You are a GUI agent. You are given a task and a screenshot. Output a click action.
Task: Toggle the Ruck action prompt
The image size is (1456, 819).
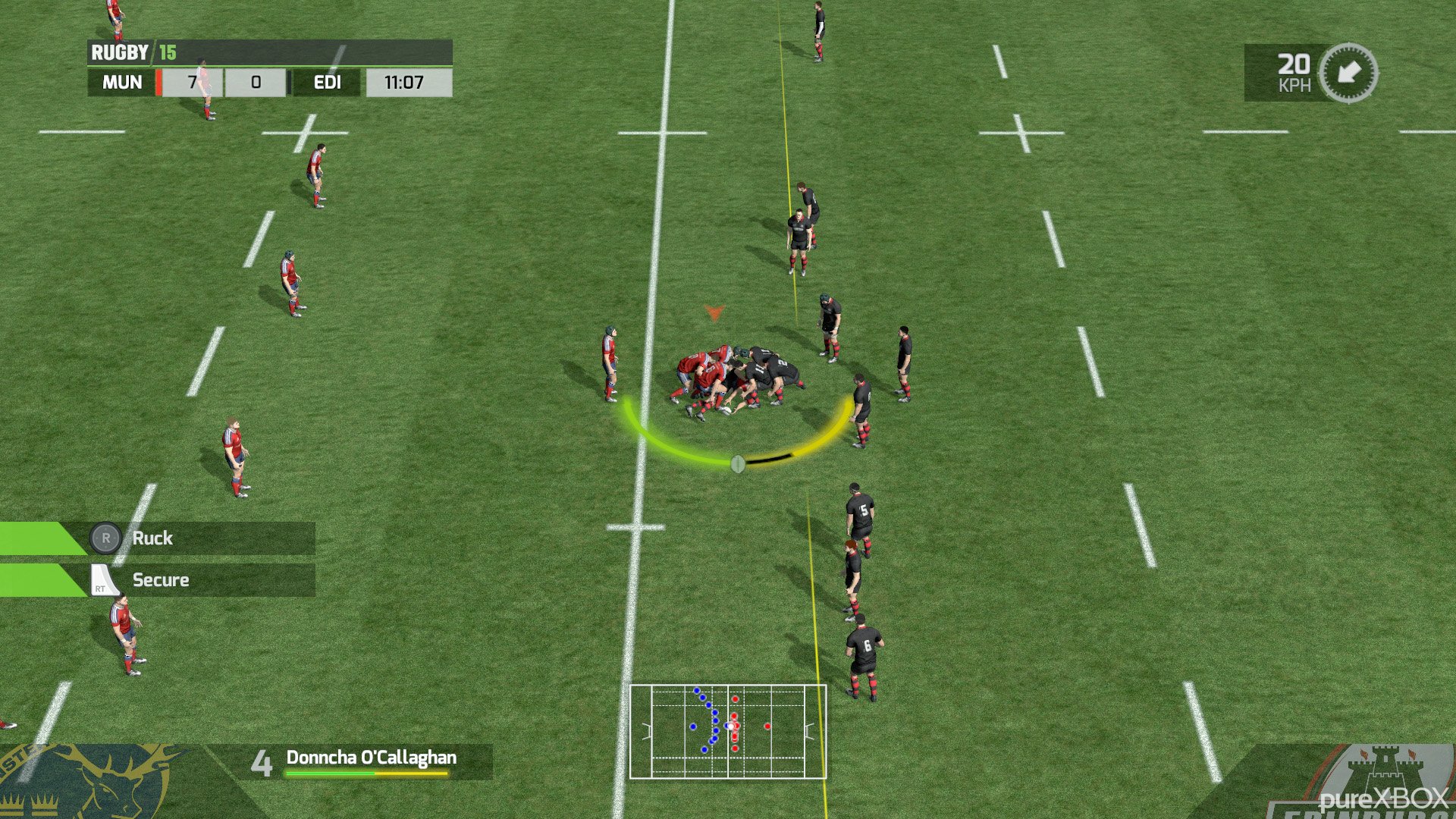pyautogui.click(x=152, y=538)
